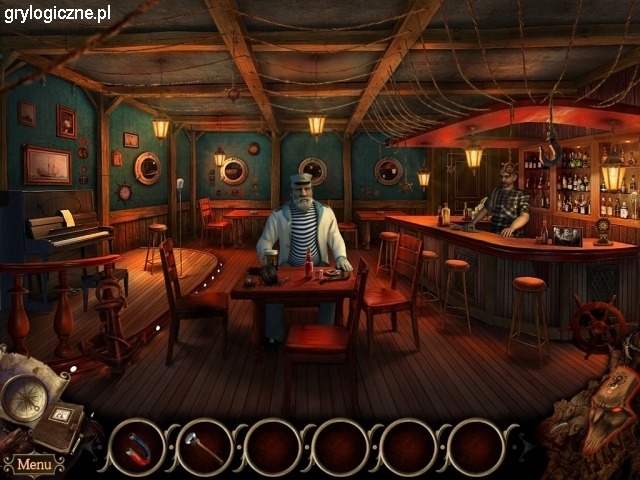Viewport: 640px width, 480px height.
Task: Open the Menu button
Action: [34, 465]
